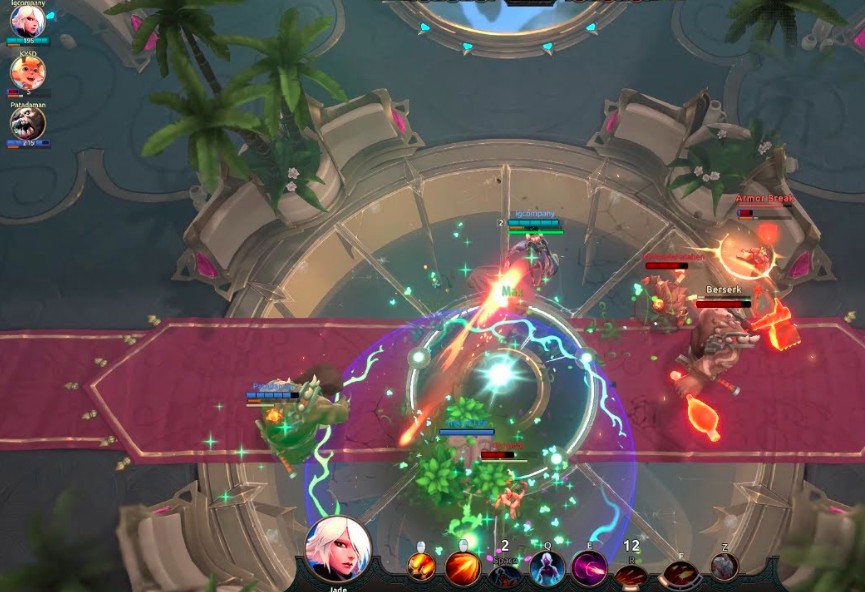Viewport: 865px width, 592px height.
Task: Use the right-mouse orange blast ability
Action: pos(462,568)
